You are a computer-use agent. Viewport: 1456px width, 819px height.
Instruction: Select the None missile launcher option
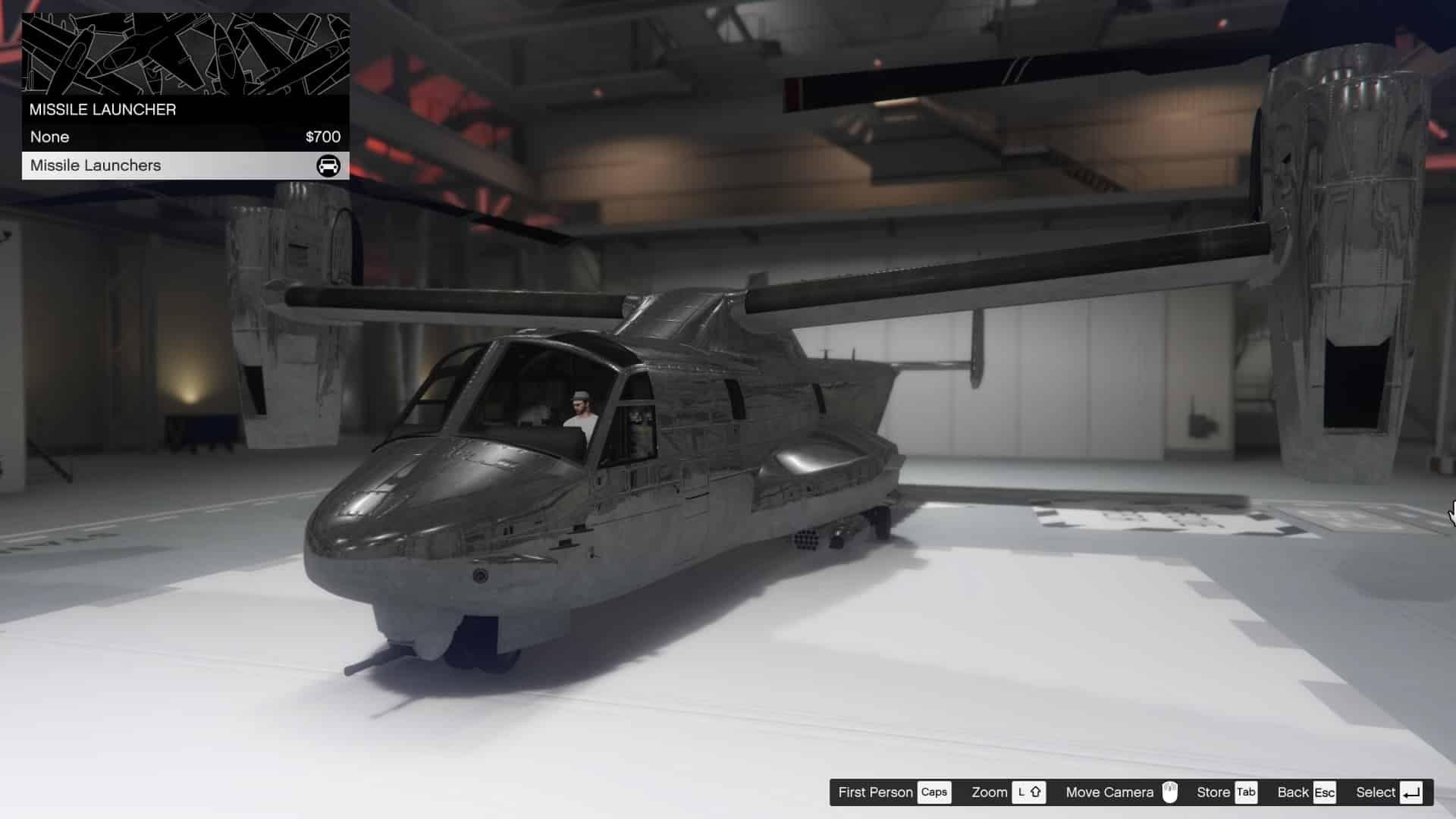tap(49, 137)
